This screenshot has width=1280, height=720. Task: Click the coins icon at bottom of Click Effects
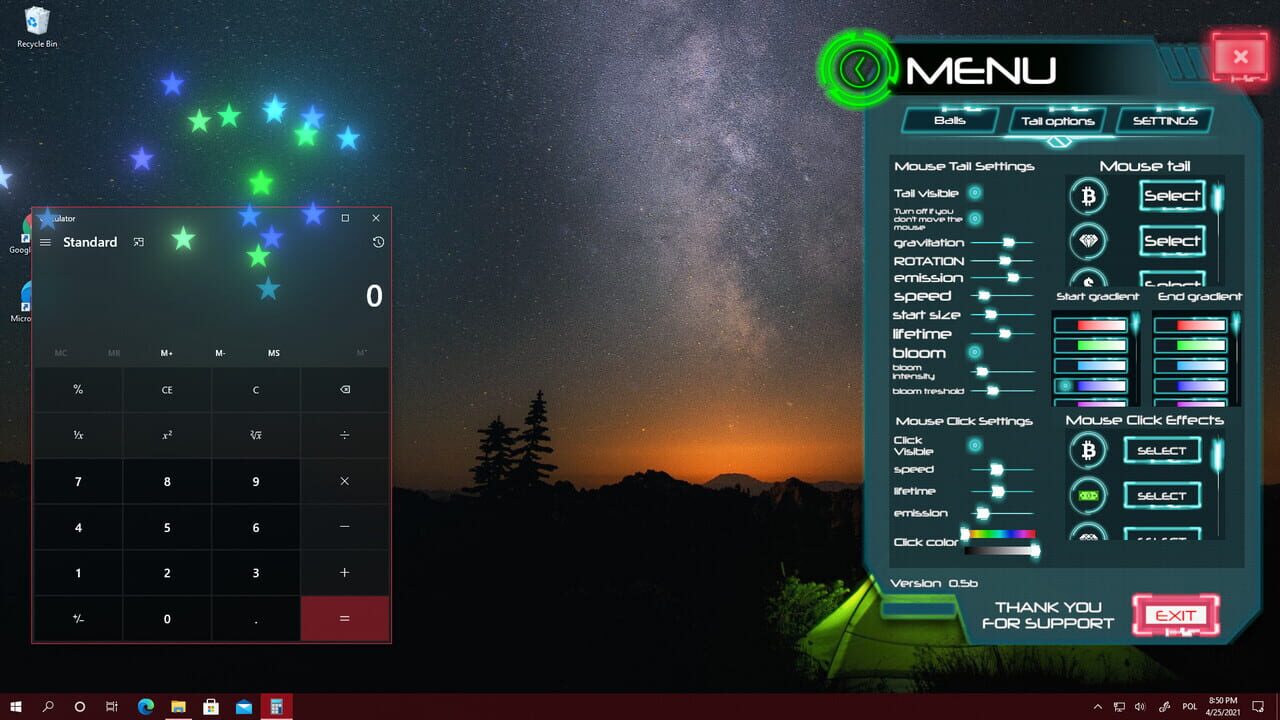pos(1088,538)
